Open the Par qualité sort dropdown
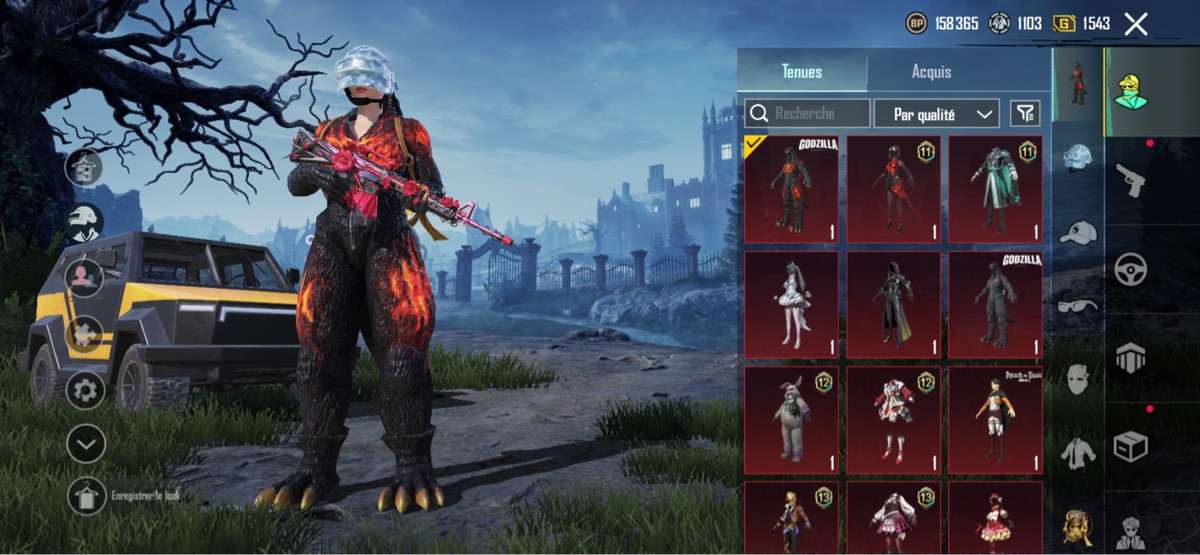This screenshot has width=1200, height=555. tap(936, 114)
